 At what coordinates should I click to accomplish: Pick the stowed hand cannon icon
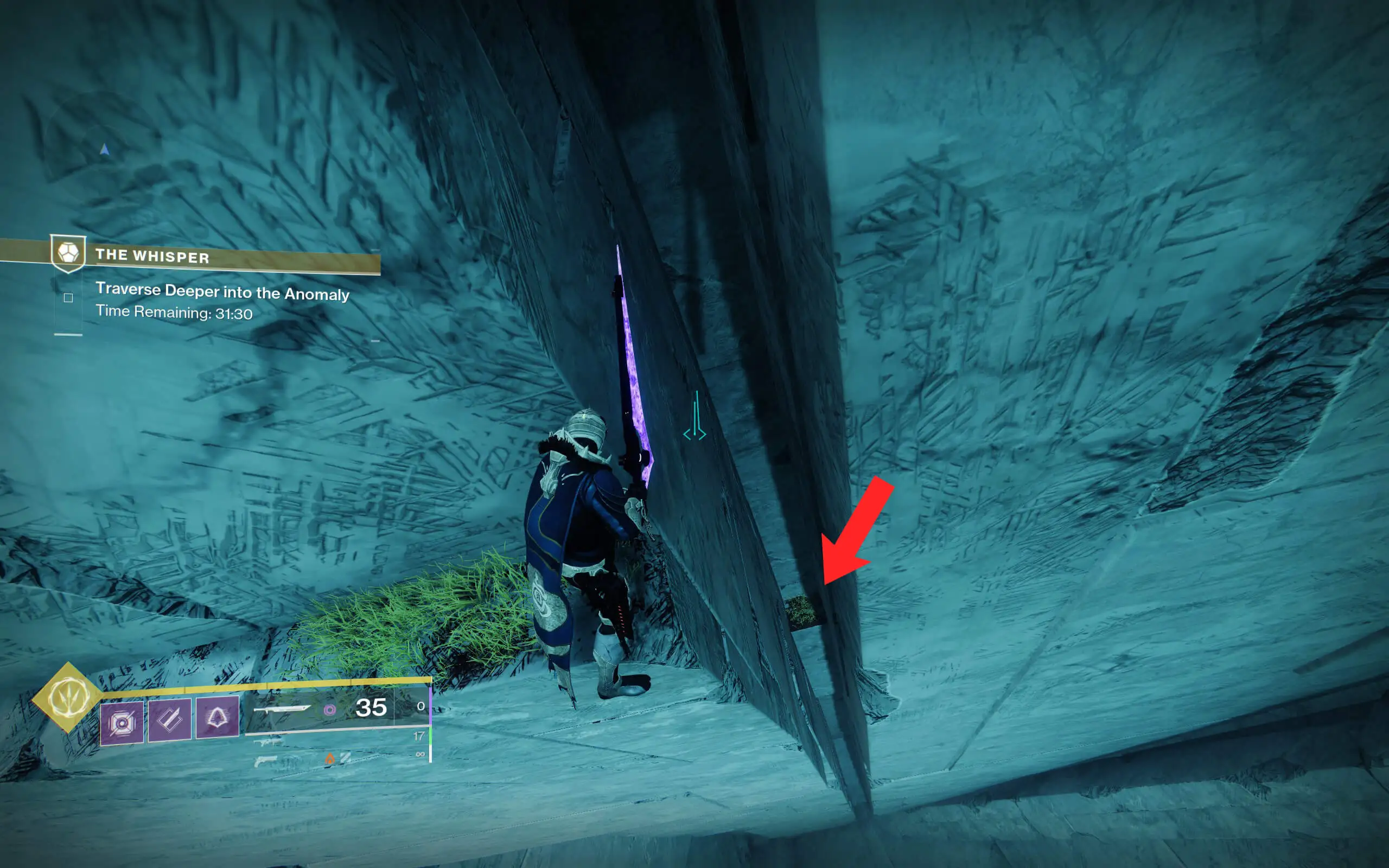pyautogui.click(x=265, y=762)
